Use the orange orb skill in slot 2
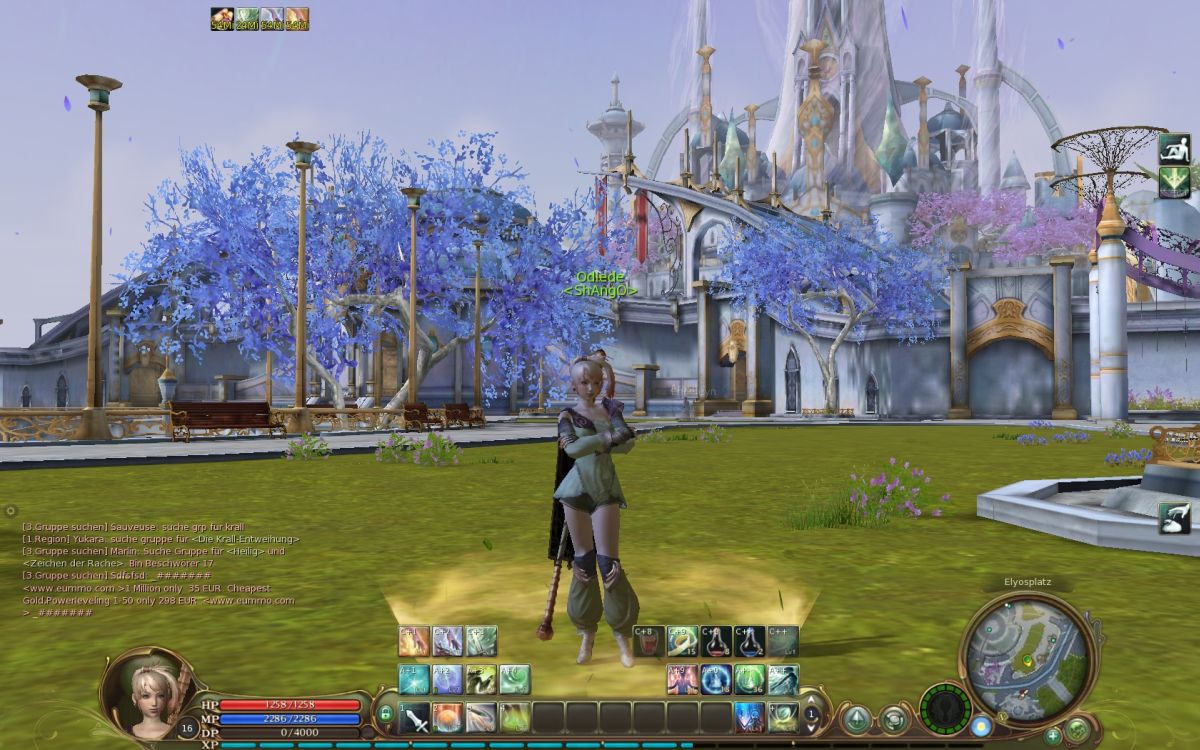Viewport: 1200px width, 750px height. 448,716
